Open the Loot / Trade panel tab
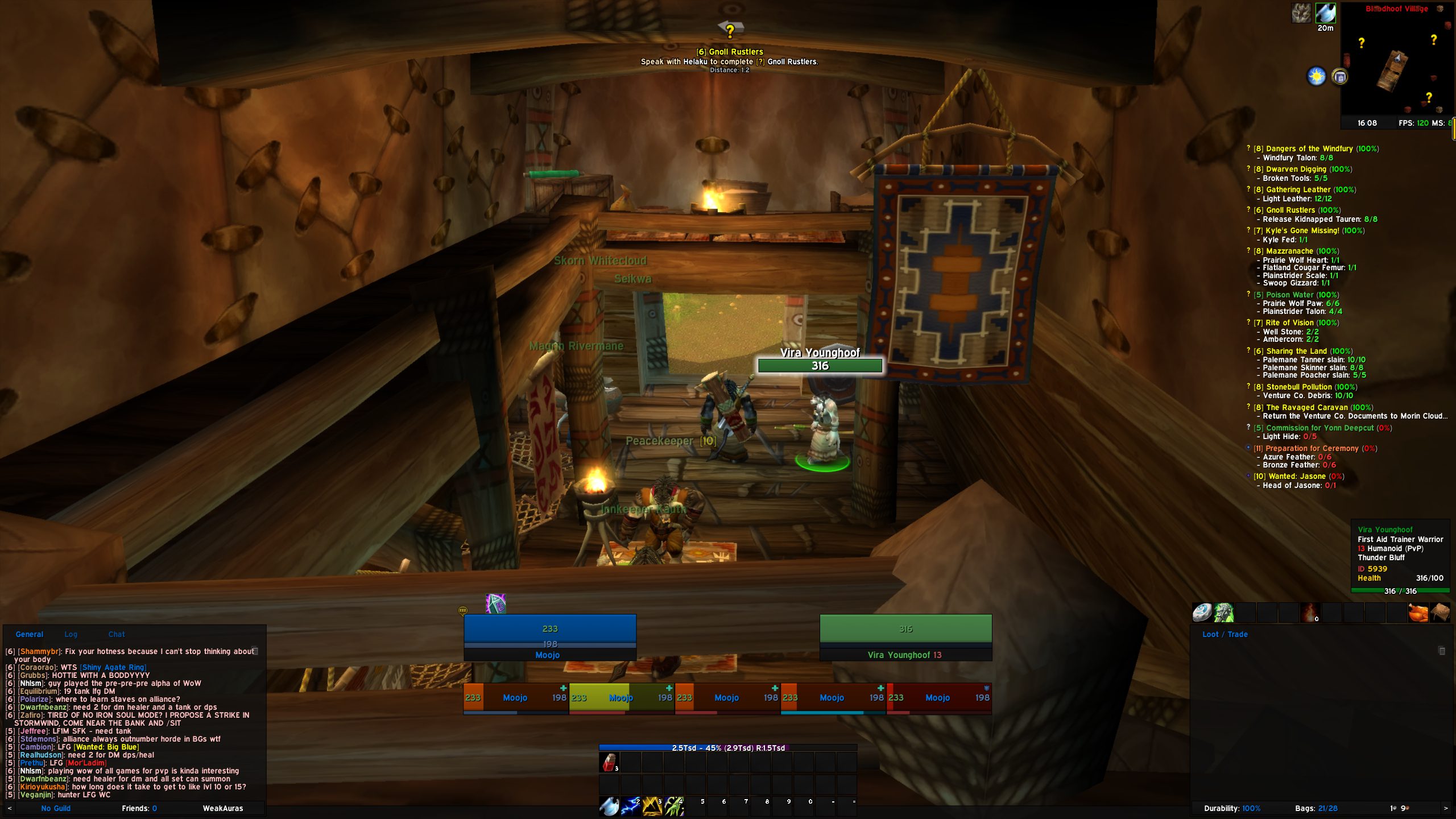 pos(1225,634)
